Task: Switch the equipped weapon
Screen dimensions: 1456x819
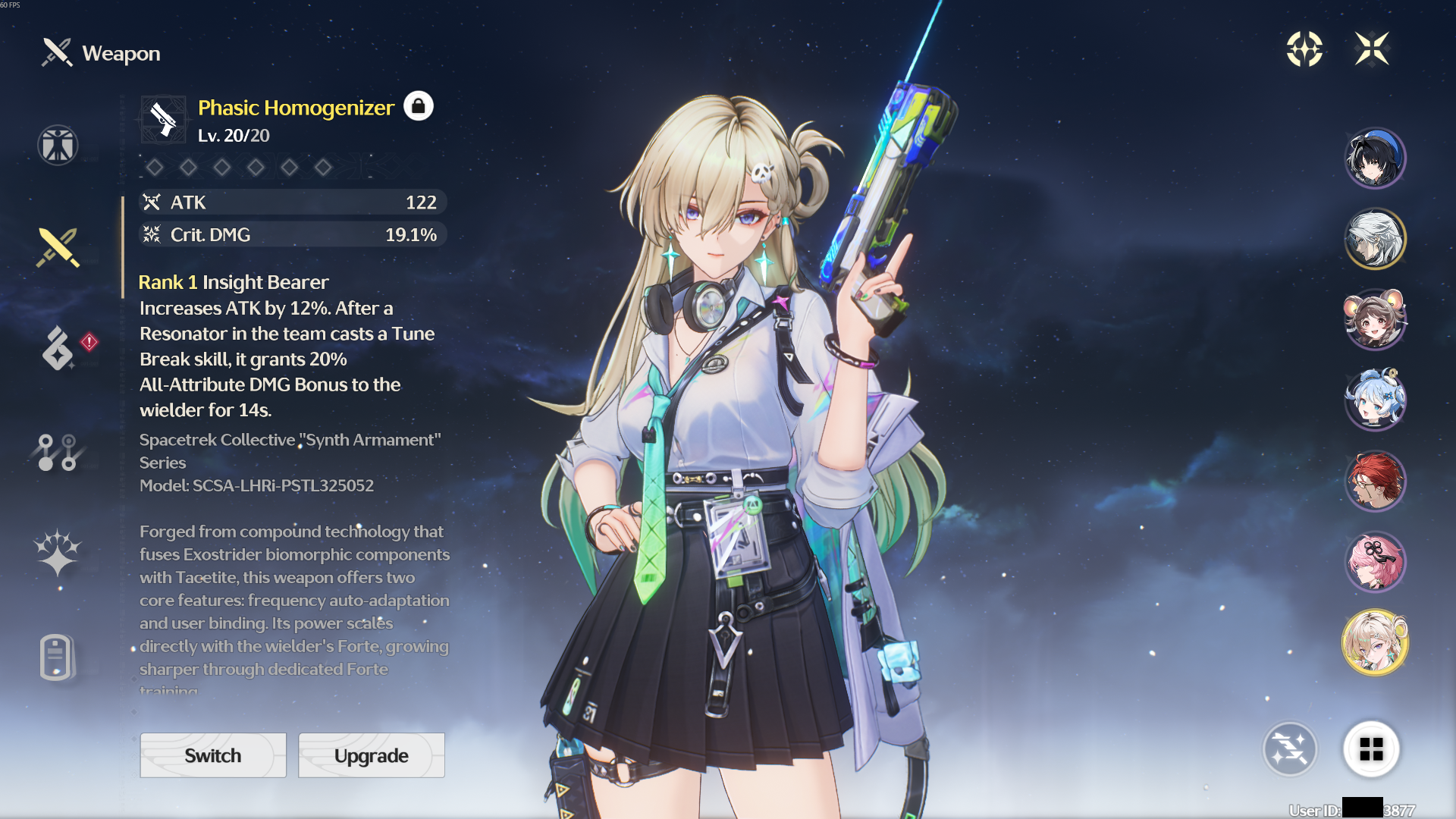Action: (213, 755)
